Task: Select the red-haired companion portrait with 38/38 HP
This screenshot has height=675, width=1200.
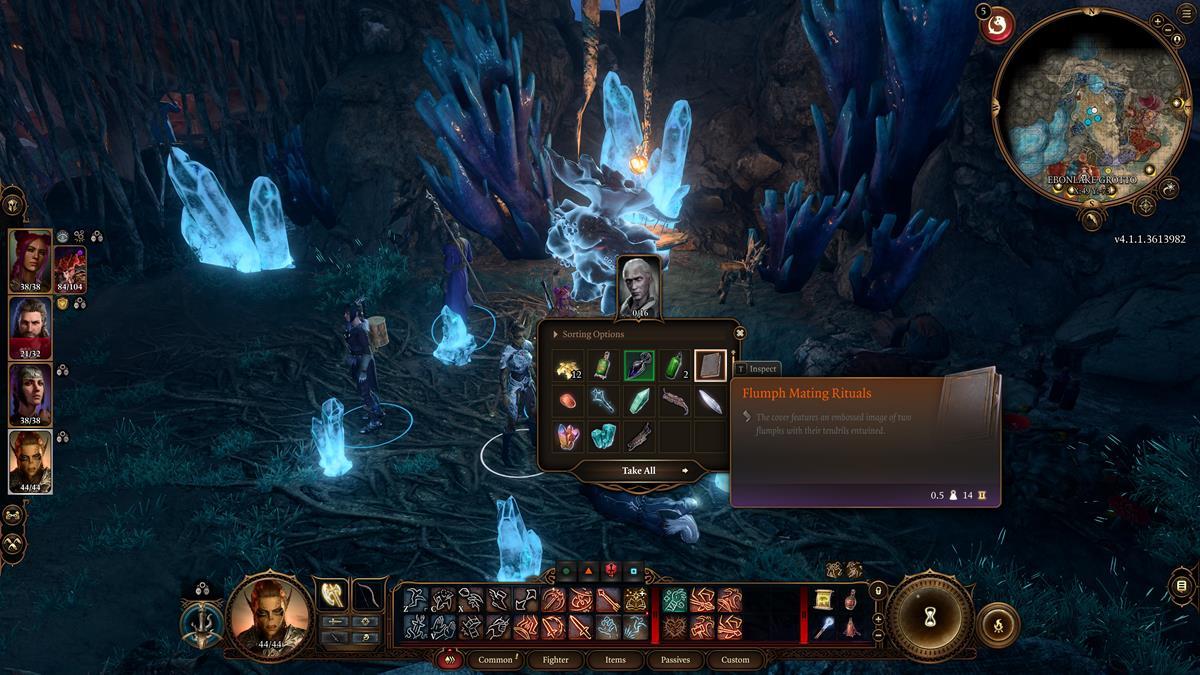Action: point(30,262)
